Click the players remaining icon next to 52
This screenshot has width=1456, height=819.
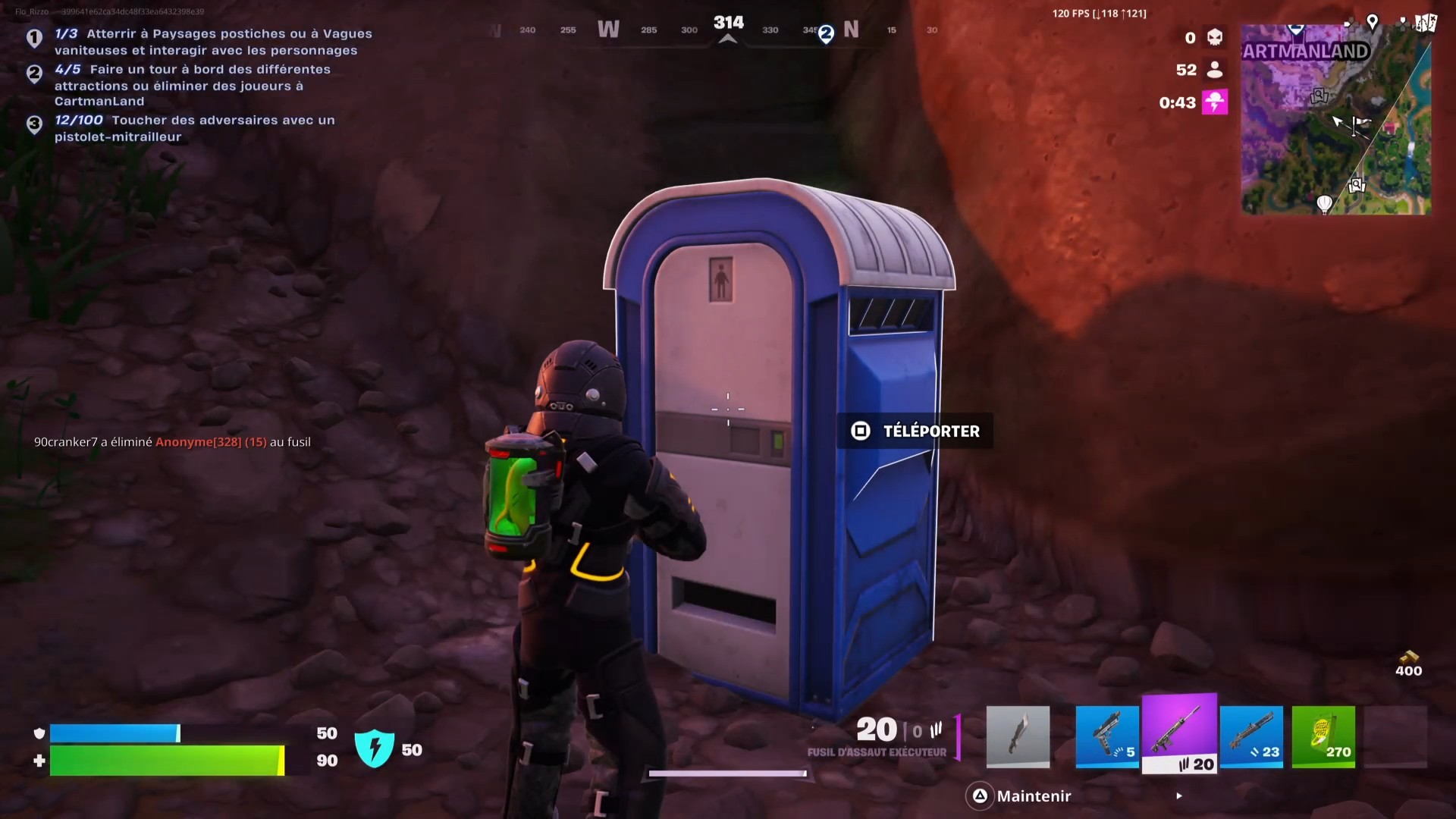[1215, 69]
